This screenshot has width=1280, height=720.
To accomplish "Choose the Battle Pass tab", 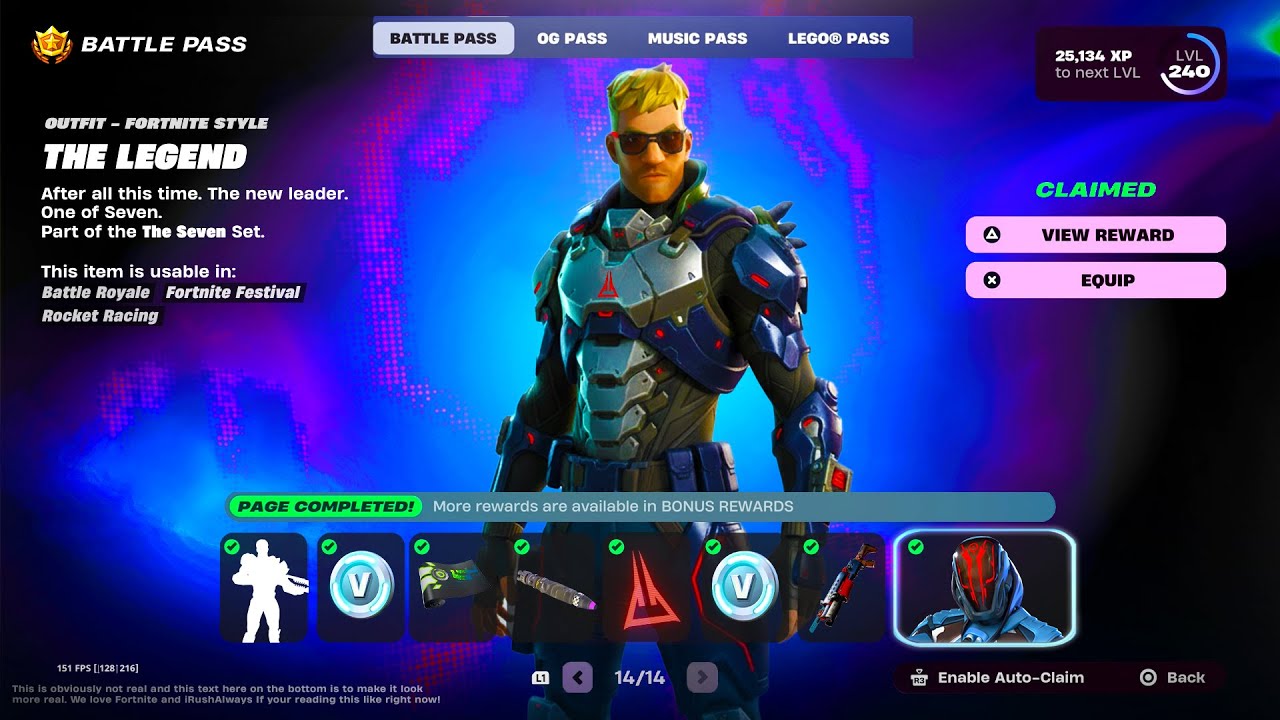I will coord(443,39).
